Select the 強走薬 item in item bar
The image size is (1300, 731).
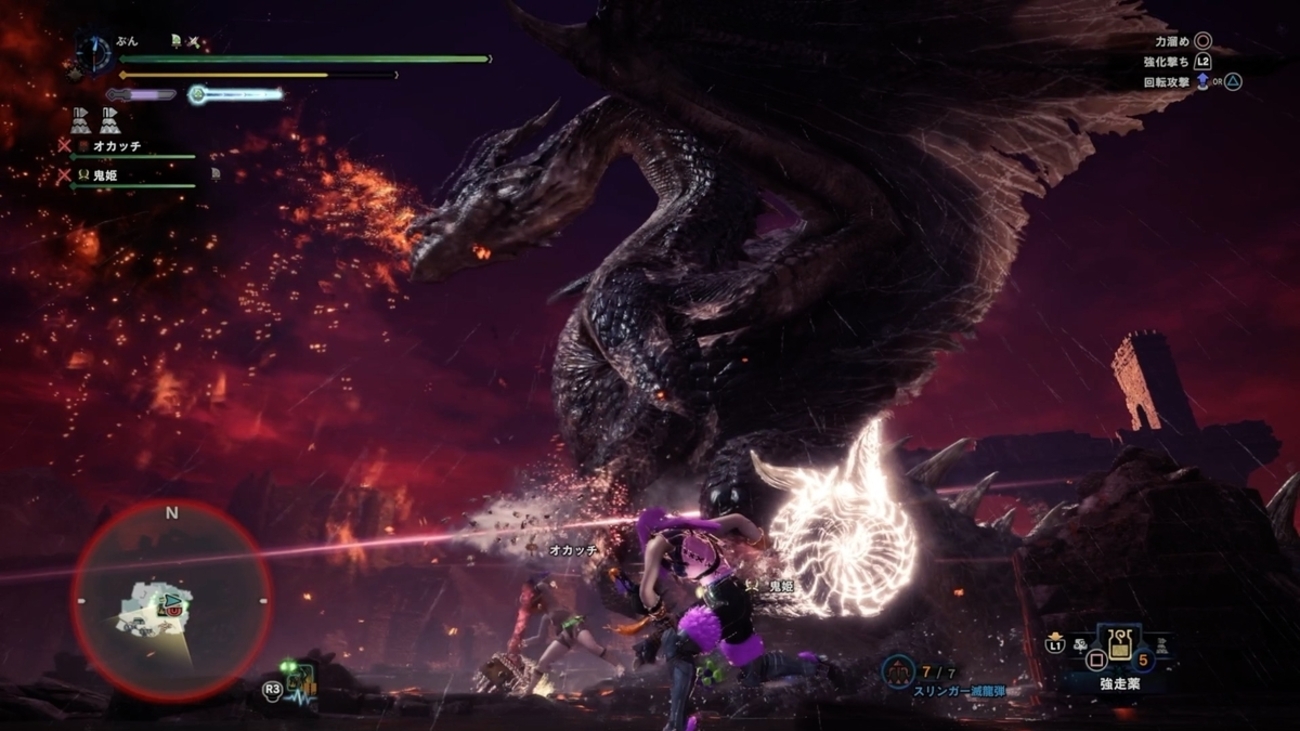(x=1119, y=645)
